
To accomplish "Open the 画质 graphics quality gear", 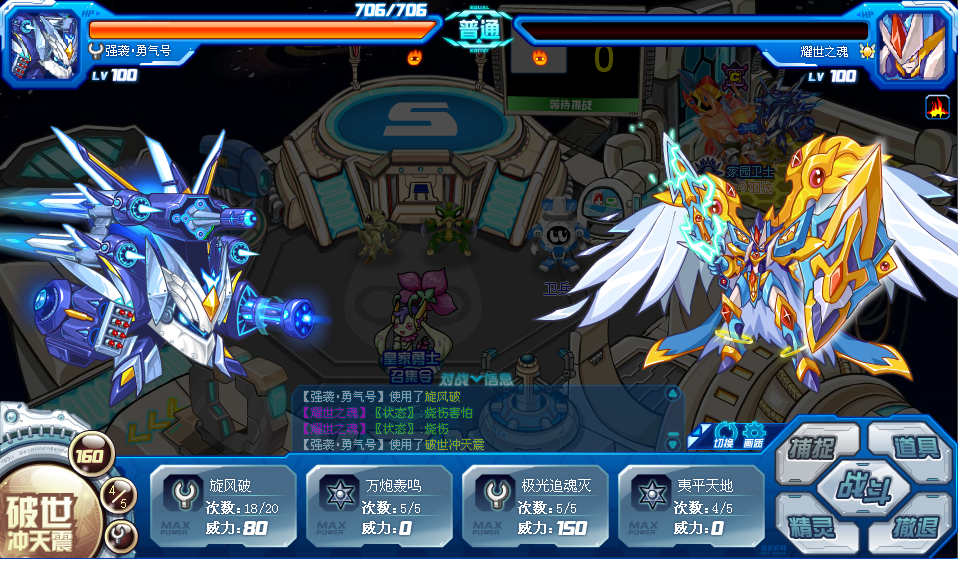I will click(x=753, y=434).
